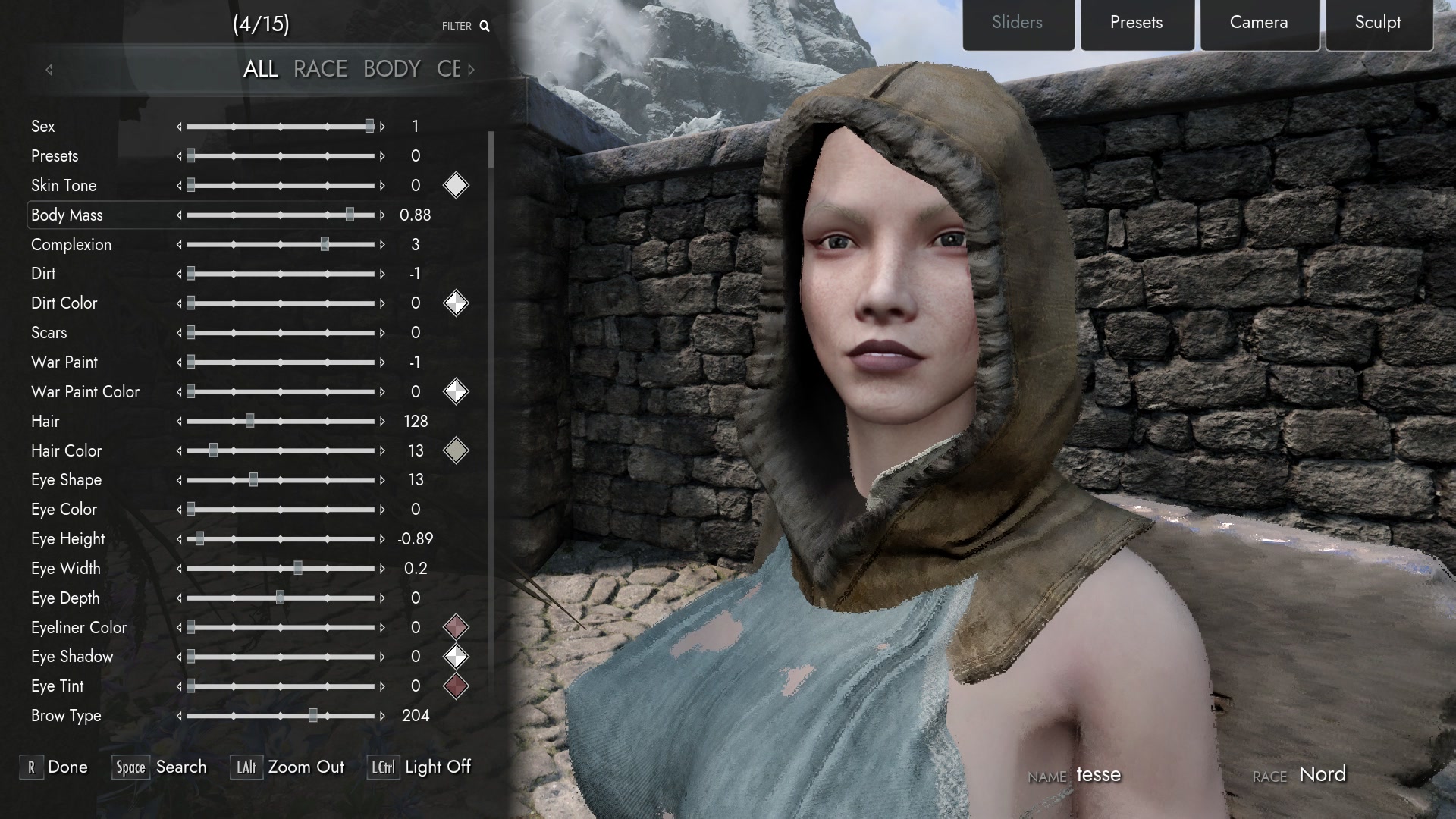The image size is (1456, 819).
Task: Click right chevron beside CE tab
Action: (x=471, y=69)
